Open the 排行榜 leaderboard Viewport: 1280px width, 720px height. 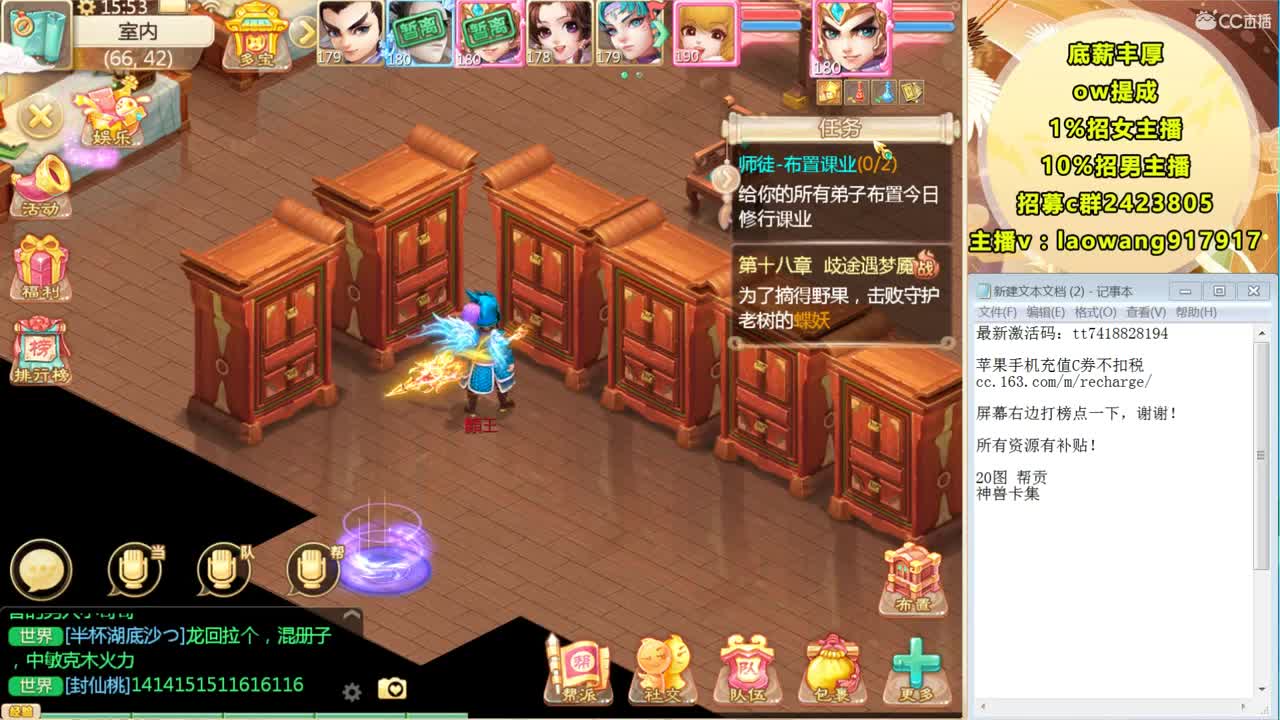[x=40, y=345]
